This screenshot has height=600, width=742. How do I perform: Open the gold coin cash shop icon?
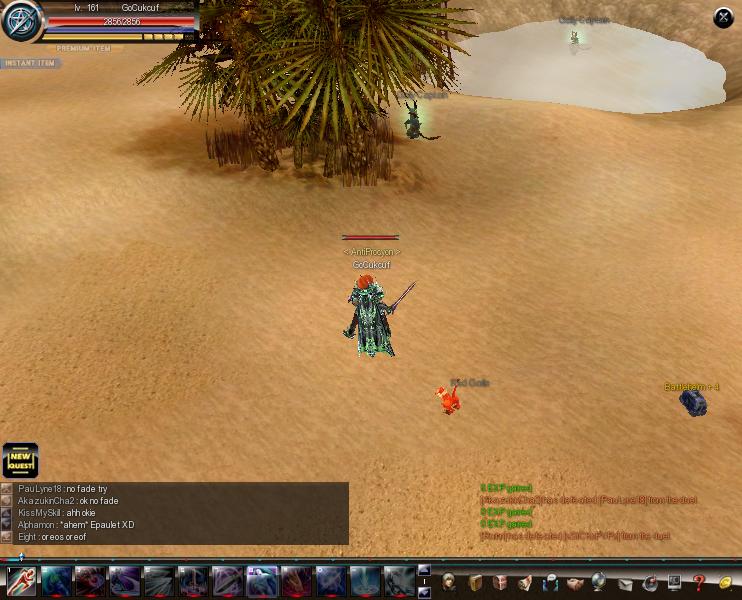(x=725, y=582)
